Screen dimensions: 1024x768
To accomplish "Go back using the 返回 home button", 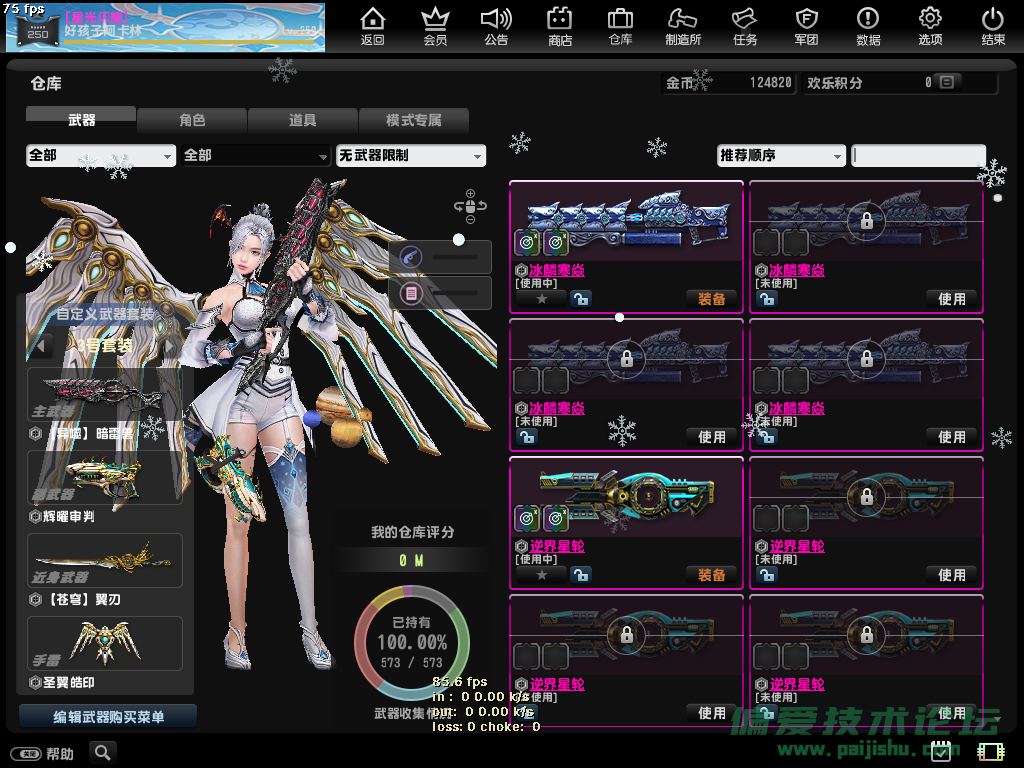I will click(373, 26).
